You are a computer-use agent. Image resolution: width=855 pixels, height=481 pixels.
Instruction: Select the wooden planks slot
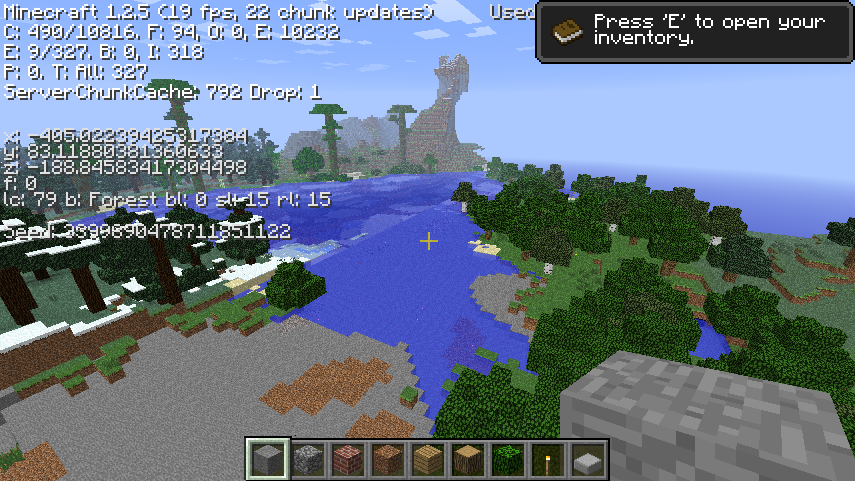click(428, 459)
